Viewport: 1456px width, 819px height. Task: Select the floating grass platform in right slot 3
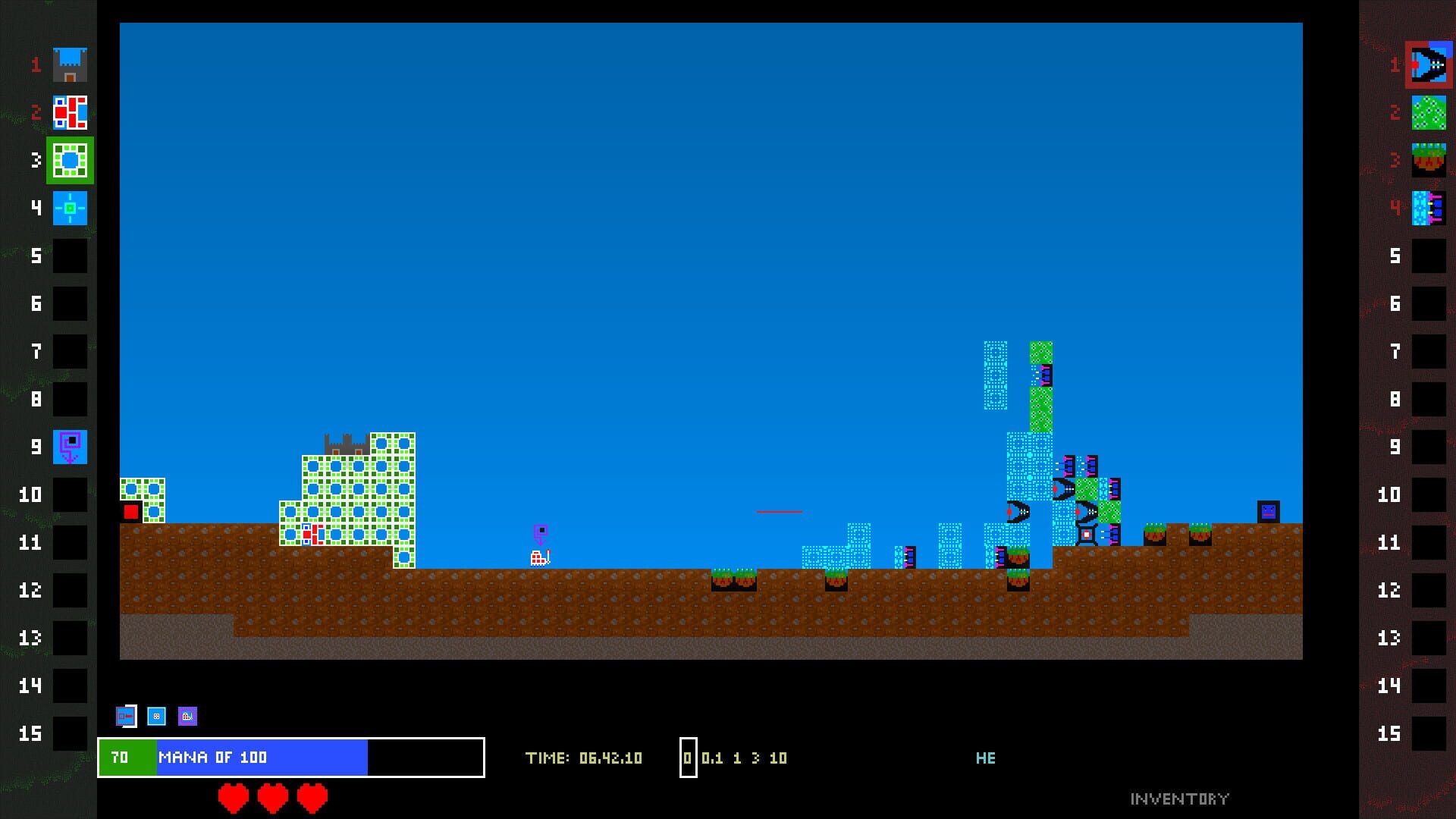1429,160
